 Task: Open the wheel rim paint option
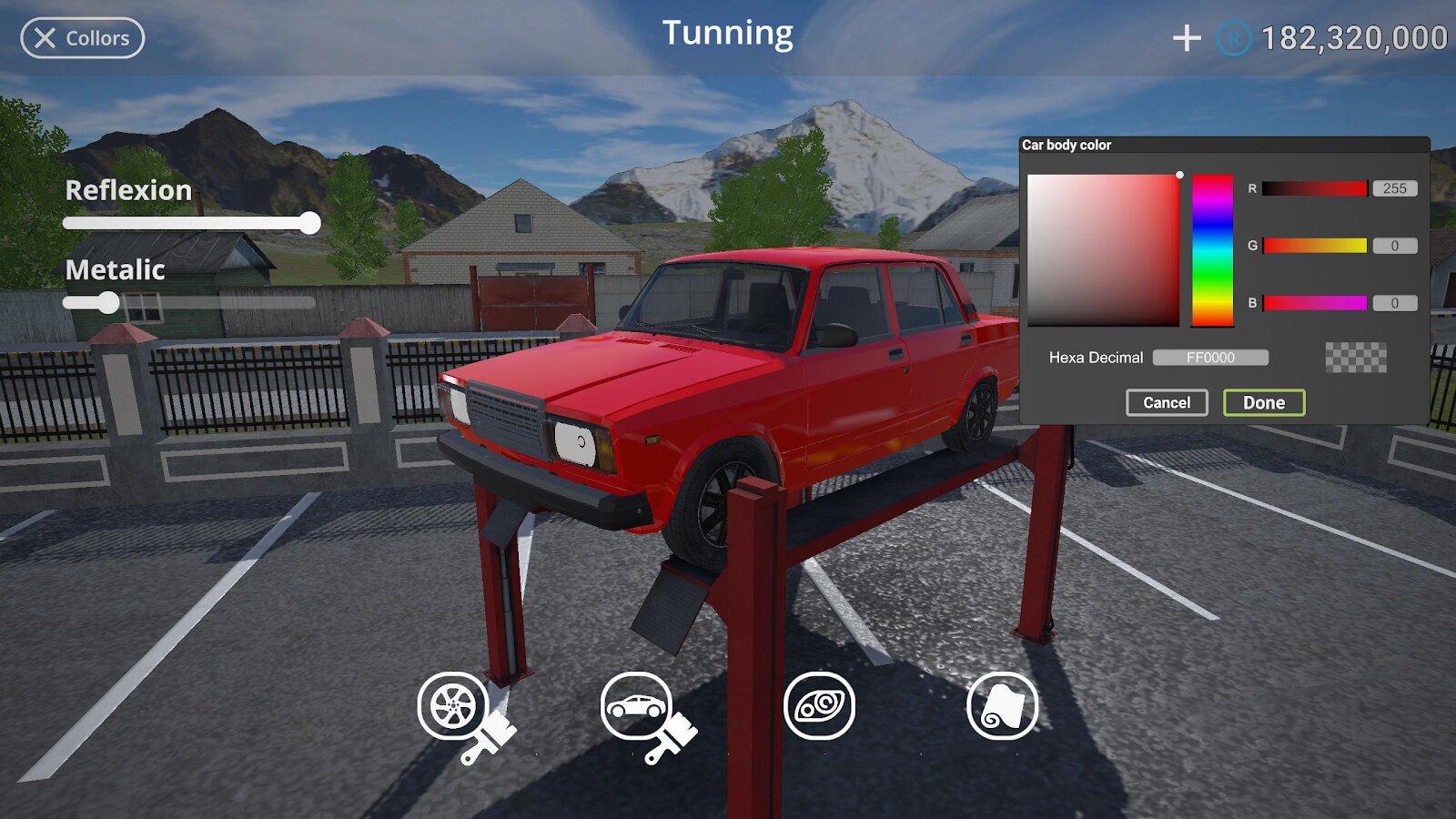454,707
